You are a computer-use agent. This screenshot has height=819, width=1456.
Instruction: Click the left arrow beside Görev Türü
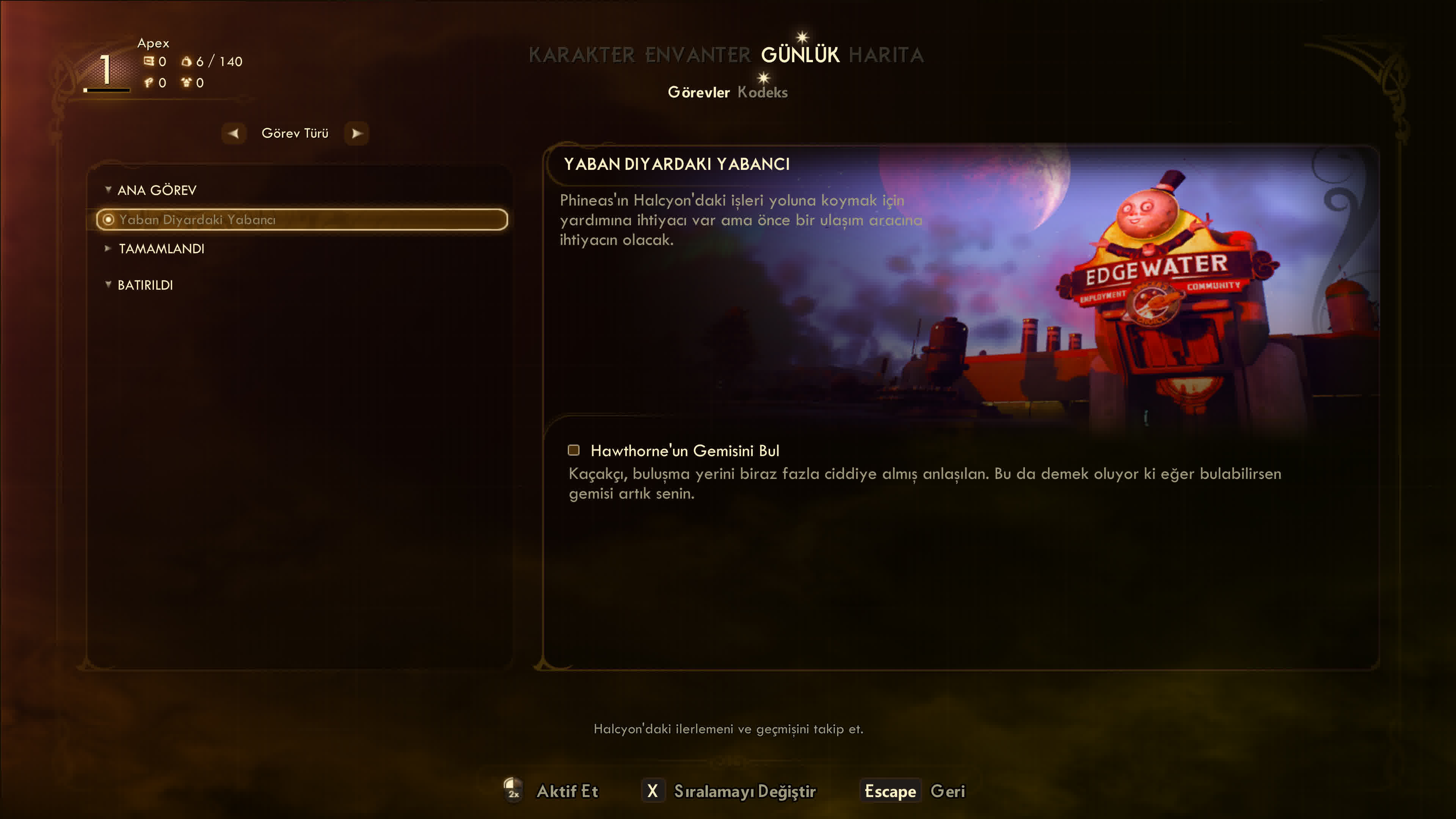tap(234, 133)
